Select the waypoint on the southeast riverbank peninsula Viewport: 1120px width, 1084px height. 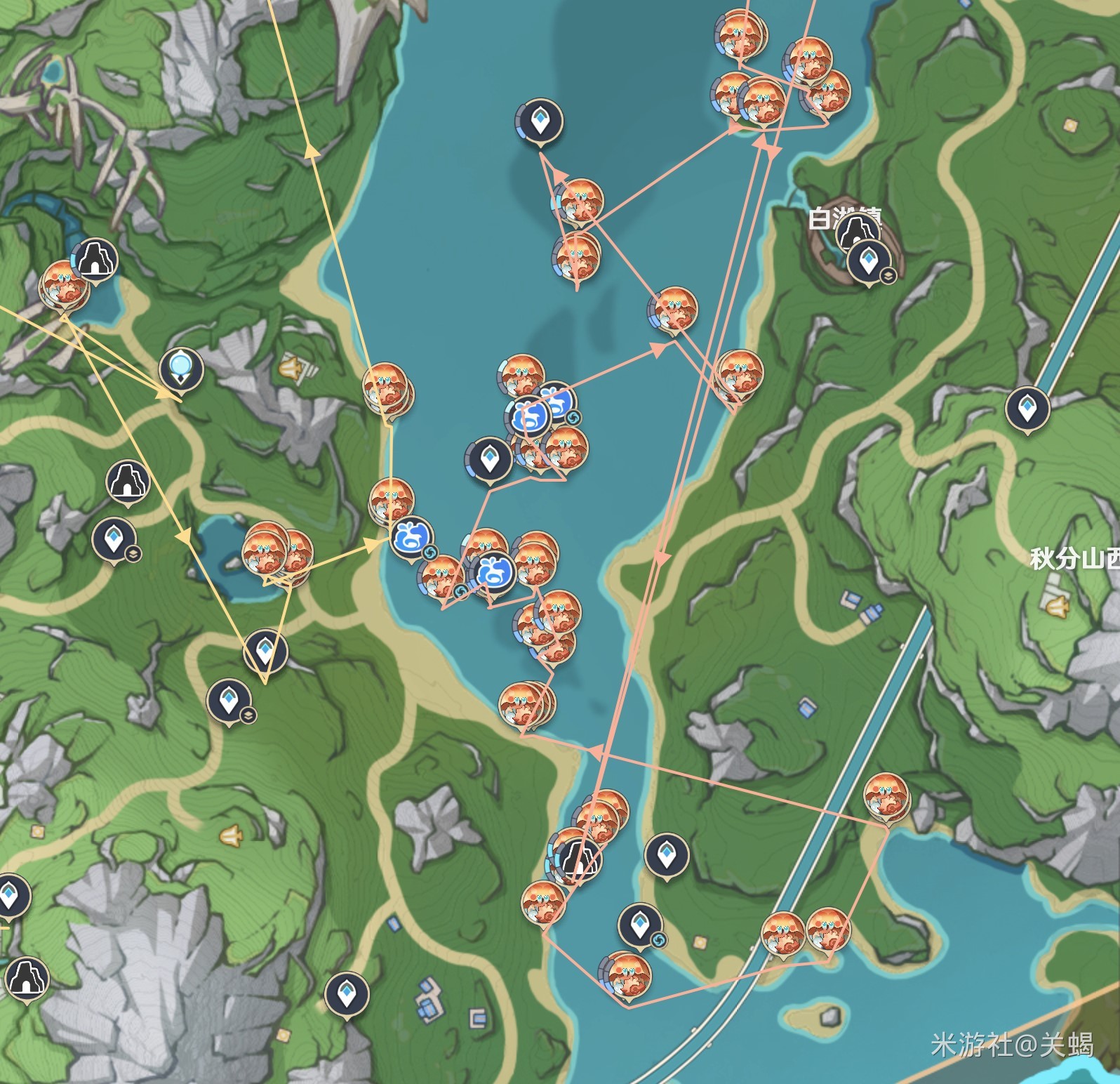666,854
